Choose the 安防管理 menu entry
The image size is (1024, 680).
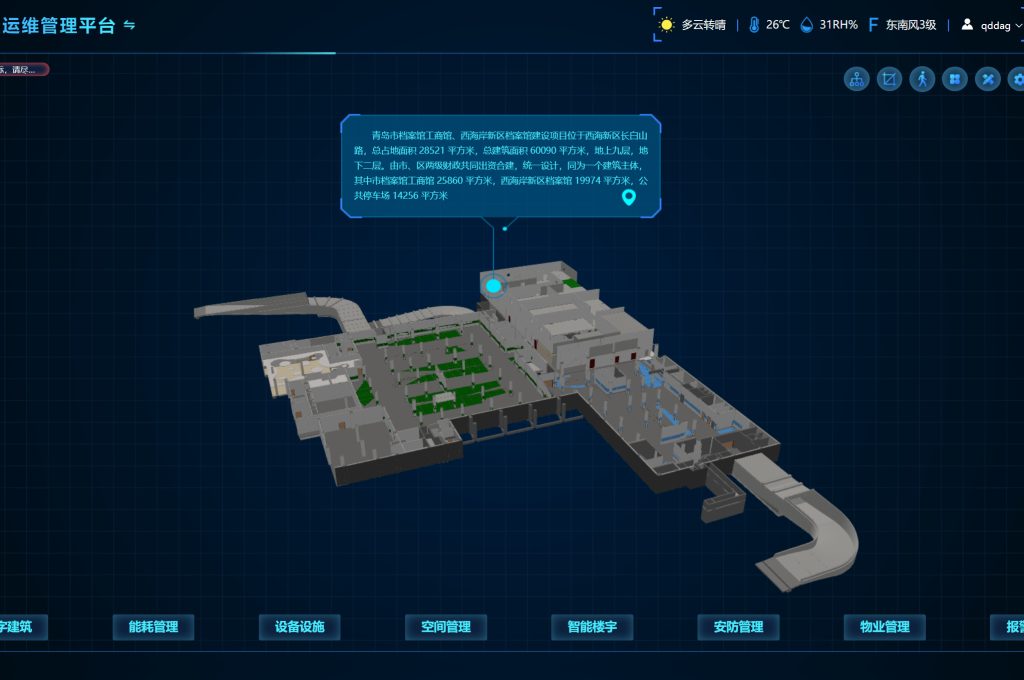click(738, 627)
